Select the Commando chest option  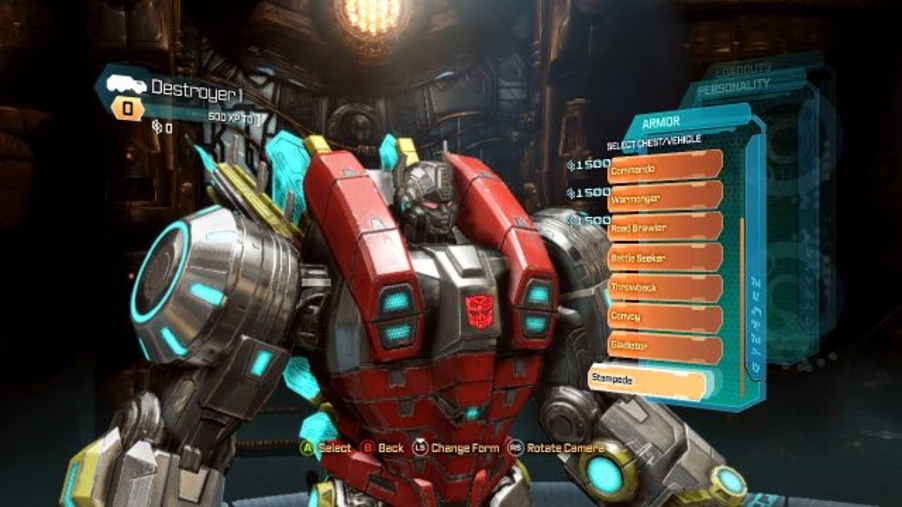click(665, 167)
